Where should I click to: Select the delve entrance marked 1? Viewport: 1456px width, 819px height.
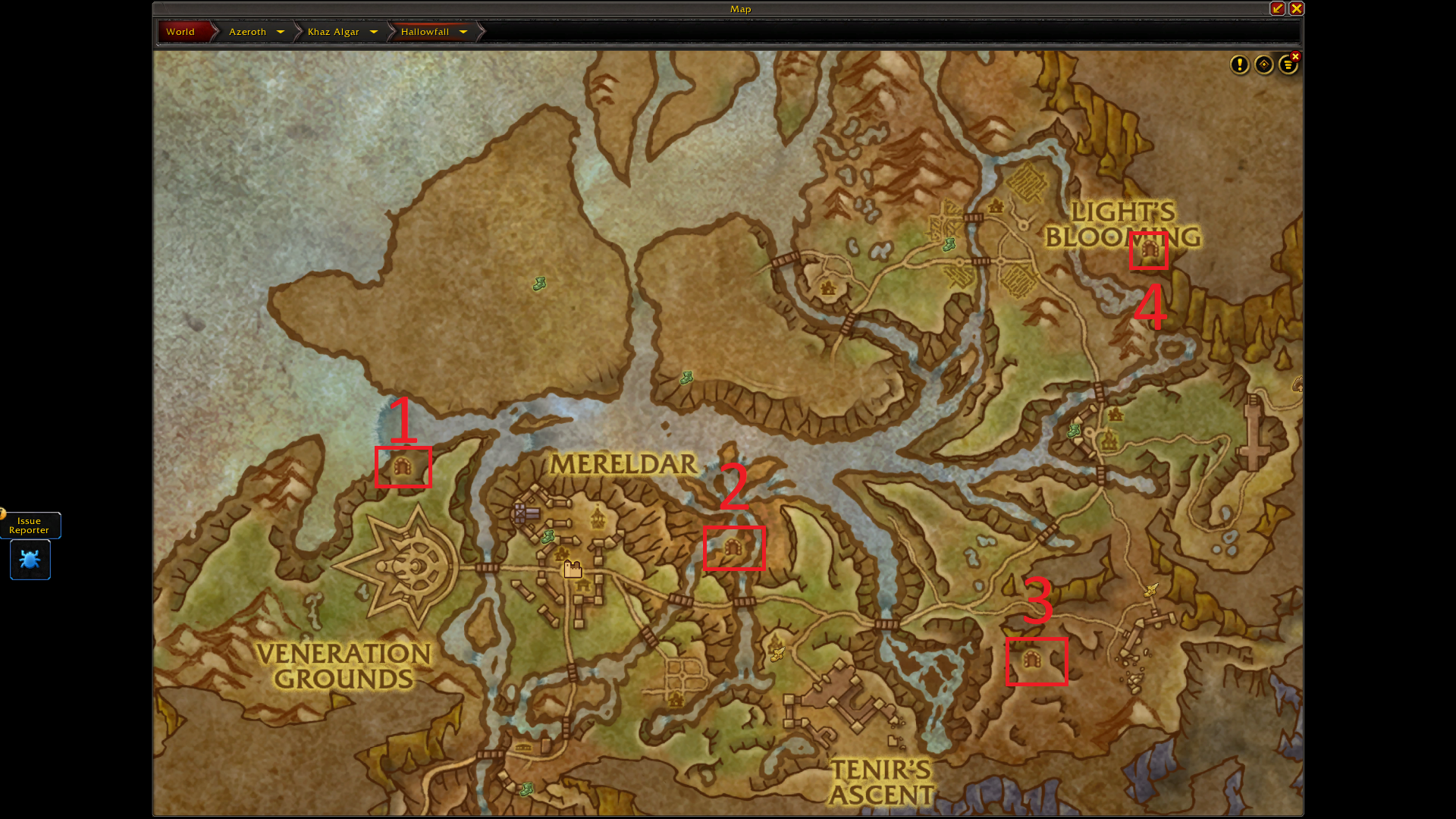[403, 466]
